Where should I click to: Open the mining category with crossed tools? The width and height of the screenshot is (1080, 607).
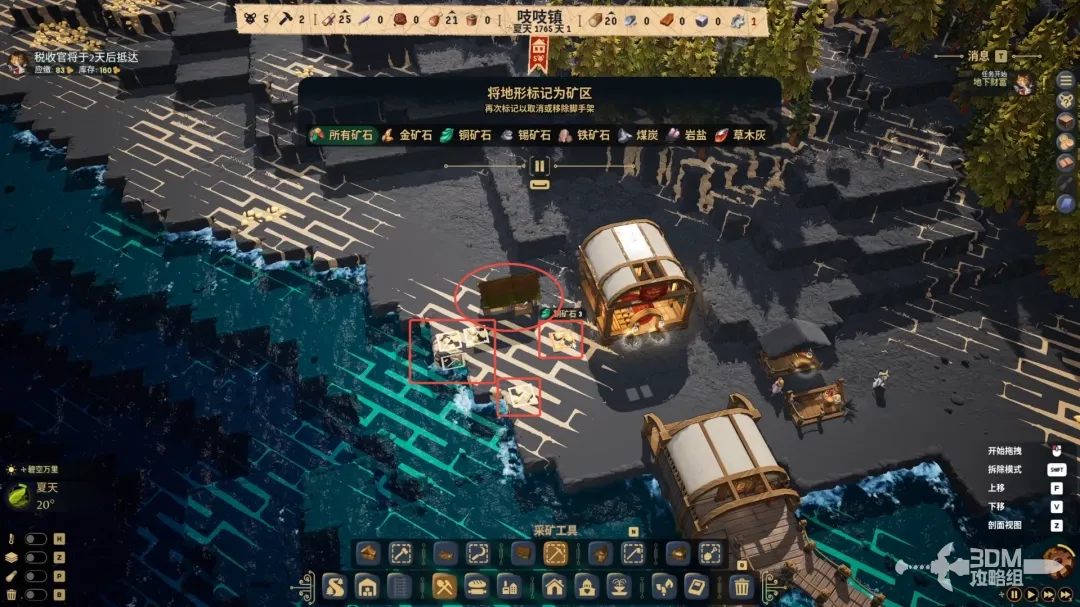click(445, 587)
